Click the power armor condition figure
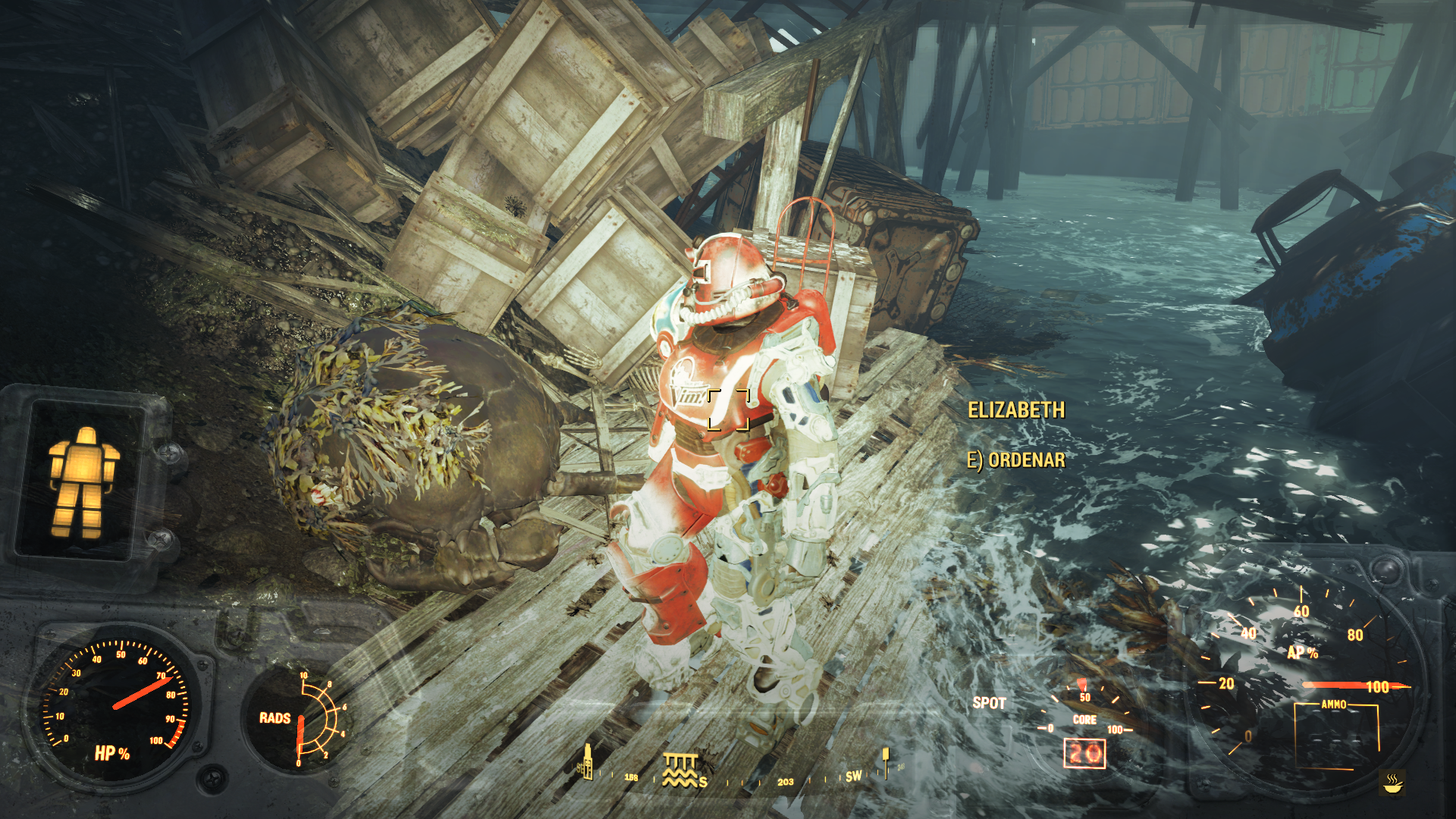The height and width of the screenshot is (819, 1456). [83, 482]
